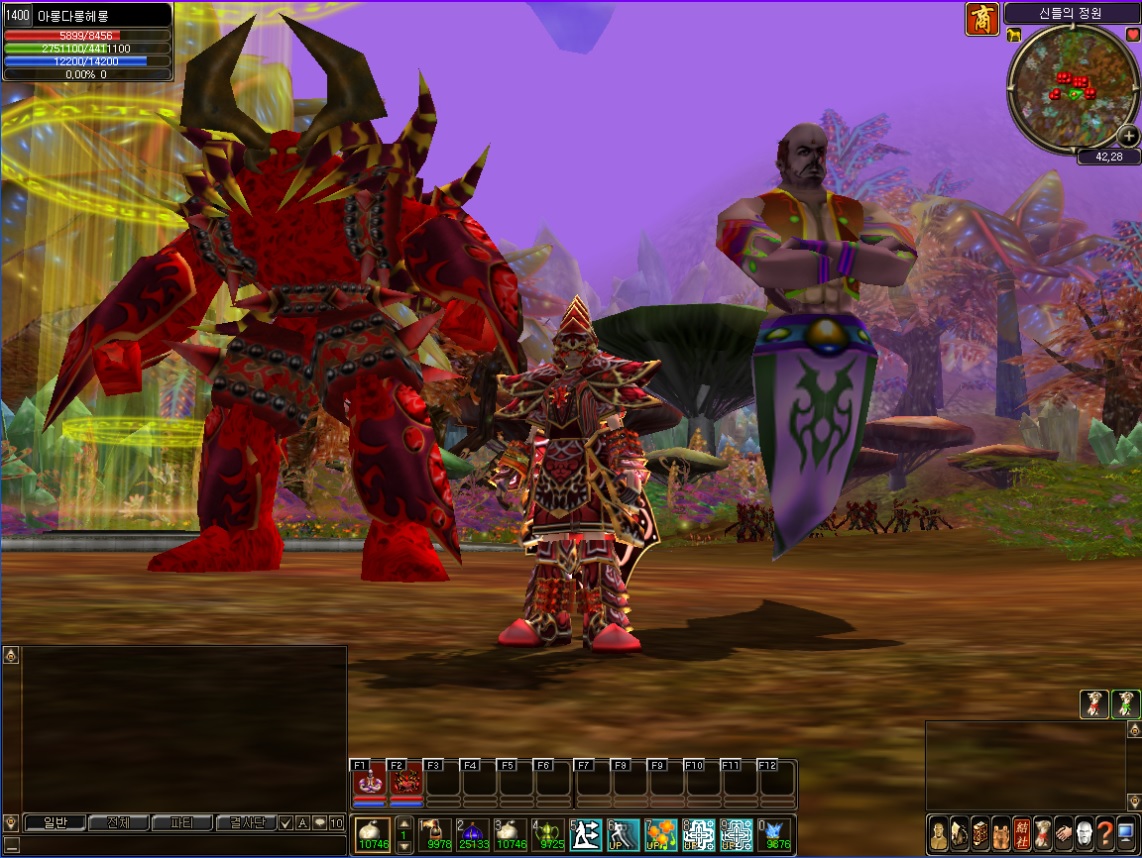Click the chat input field
Screen dimensions: 1142x858
click(x=180, y=845)
